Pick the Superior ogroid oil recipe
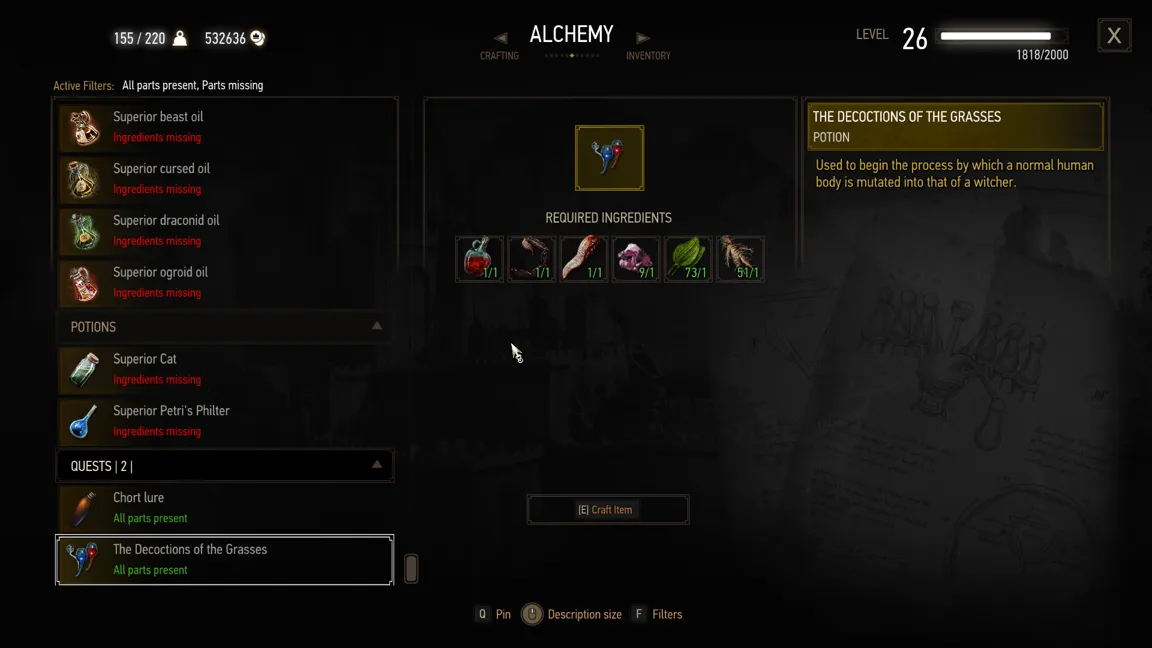 tap(225, 283)
